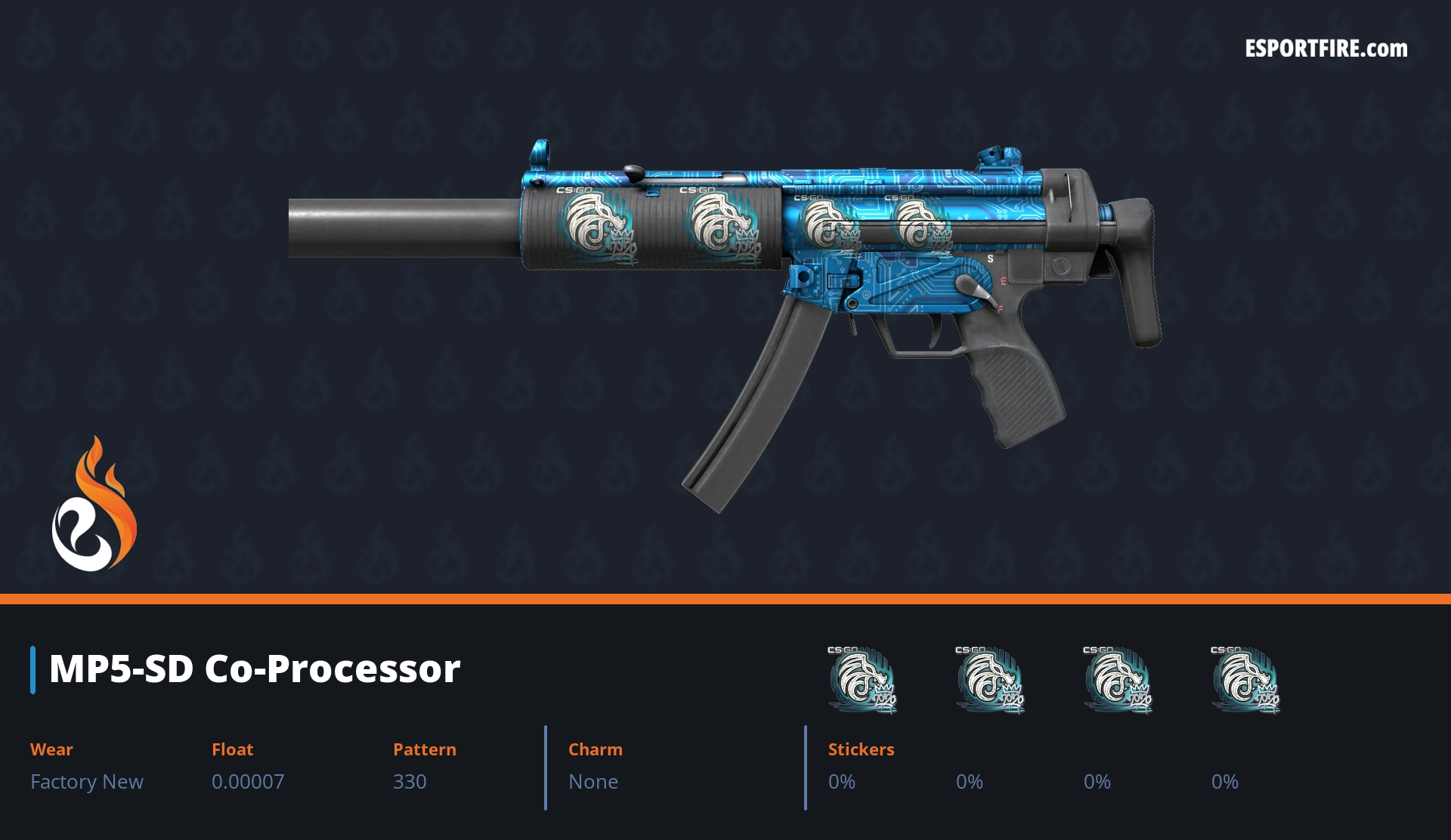
Task: Click the orange flame Esportfire logo
Action: click(94, 505)
